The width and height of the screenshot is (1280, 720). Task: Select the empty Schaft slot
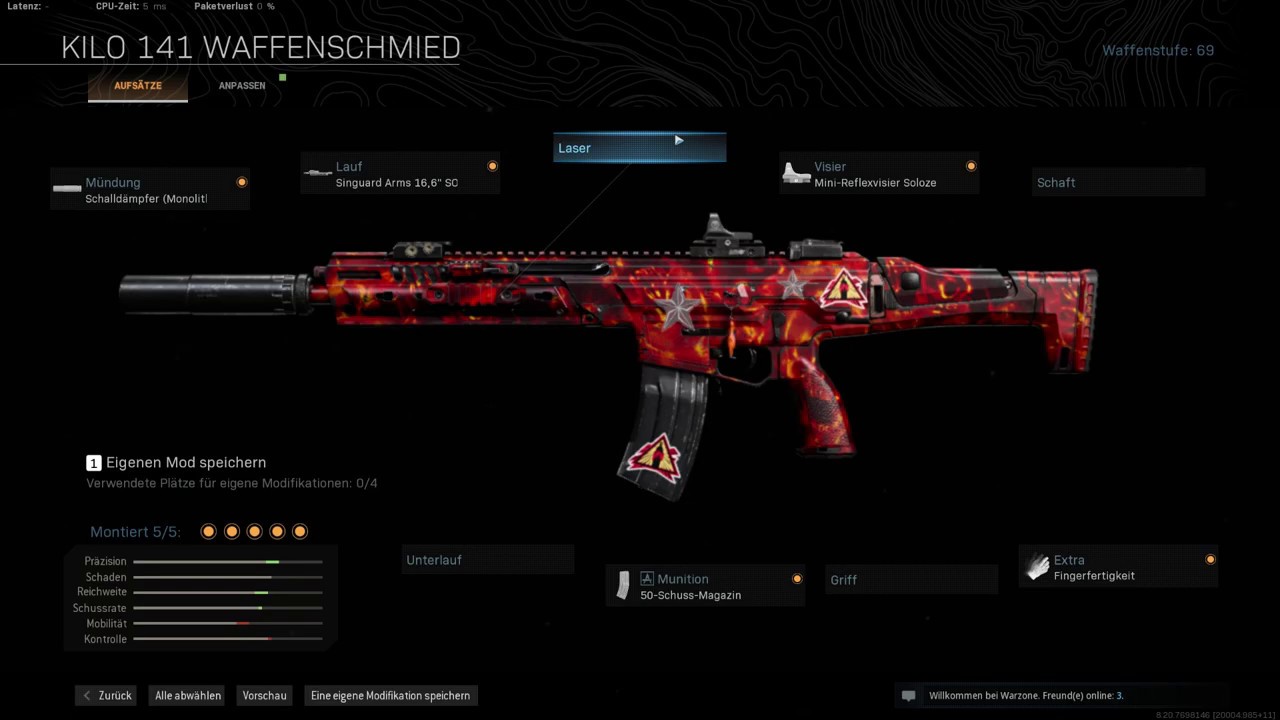[x=1118, y=183]
